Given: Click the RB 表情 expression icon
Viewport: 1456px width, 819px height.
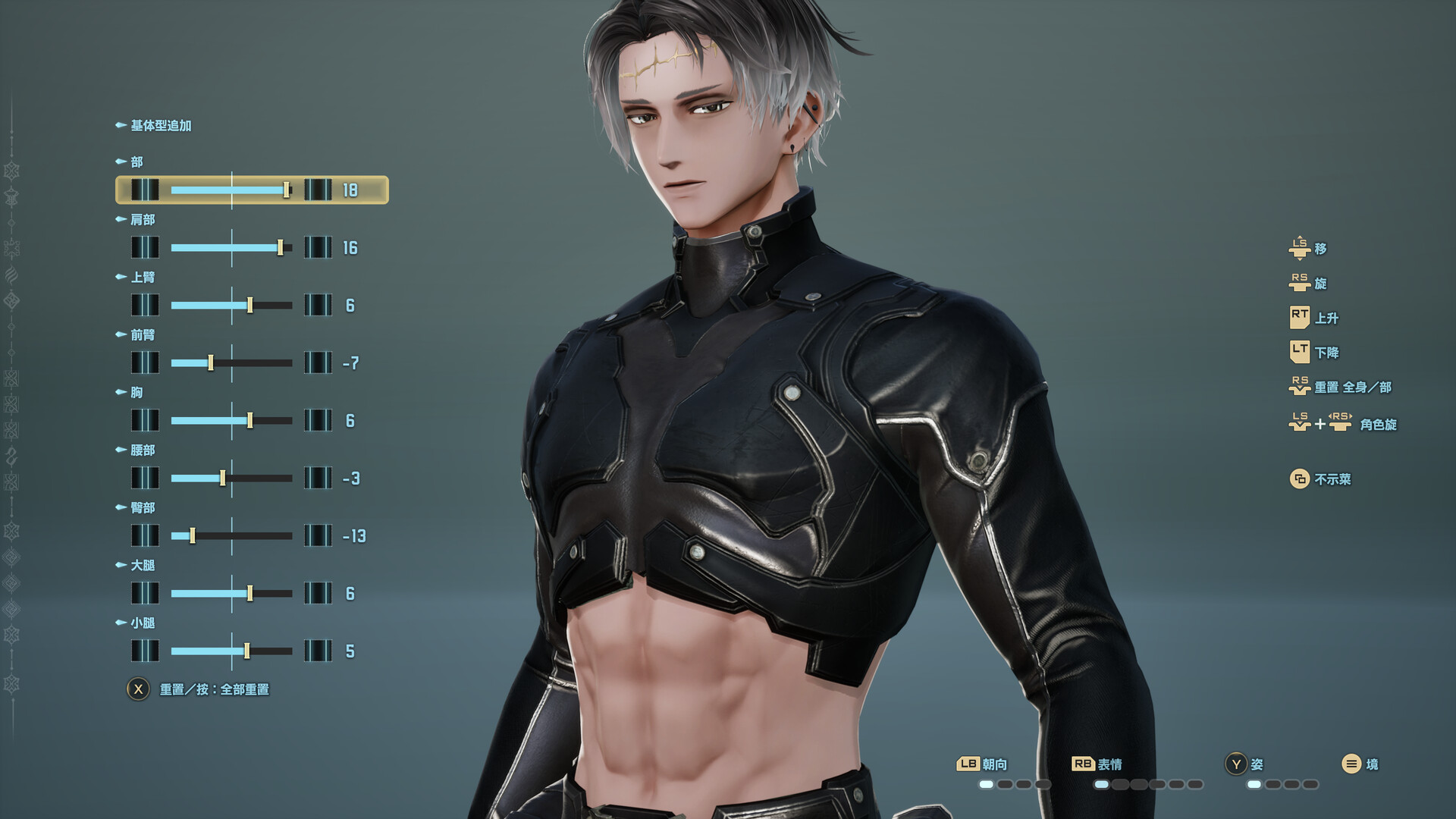Looking at the screenshot, I should (x=1083, y=764).
